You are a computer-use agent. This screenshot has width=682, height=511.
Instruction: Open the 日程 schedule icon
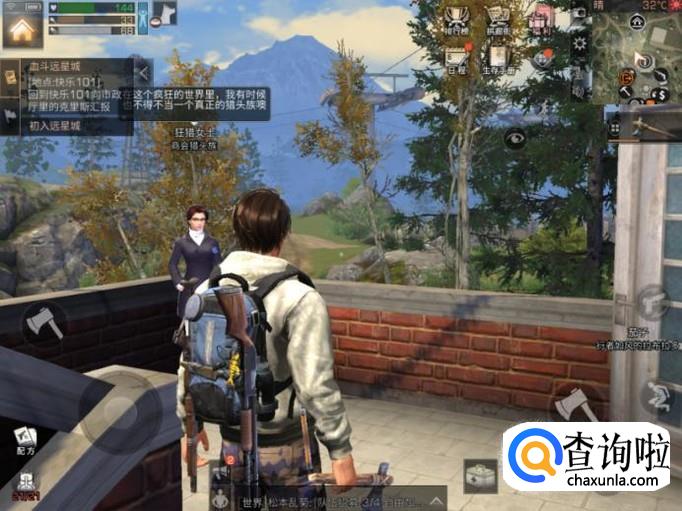[x=456, y=58]
